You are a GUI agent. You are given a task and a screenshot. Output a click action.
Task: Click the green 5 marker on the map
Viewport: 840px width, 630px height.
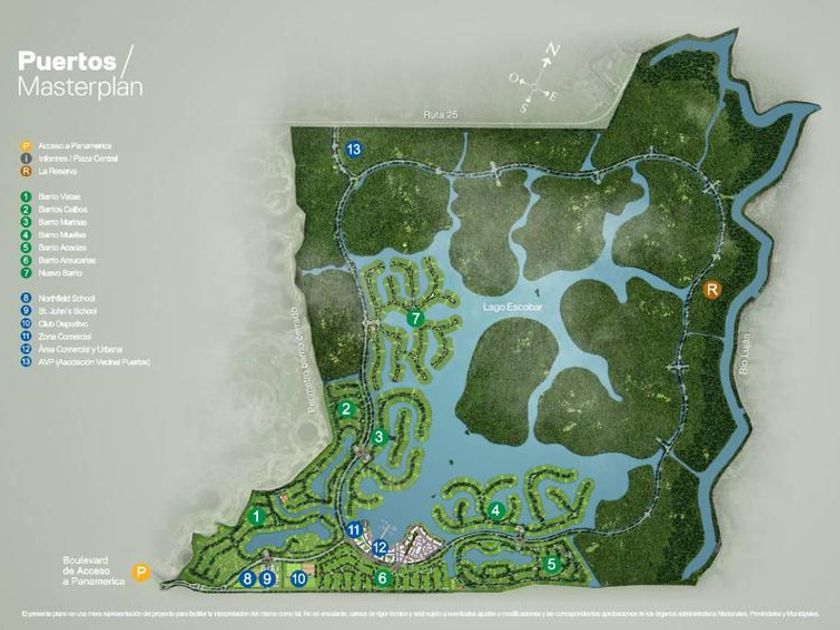click(551, 564)
